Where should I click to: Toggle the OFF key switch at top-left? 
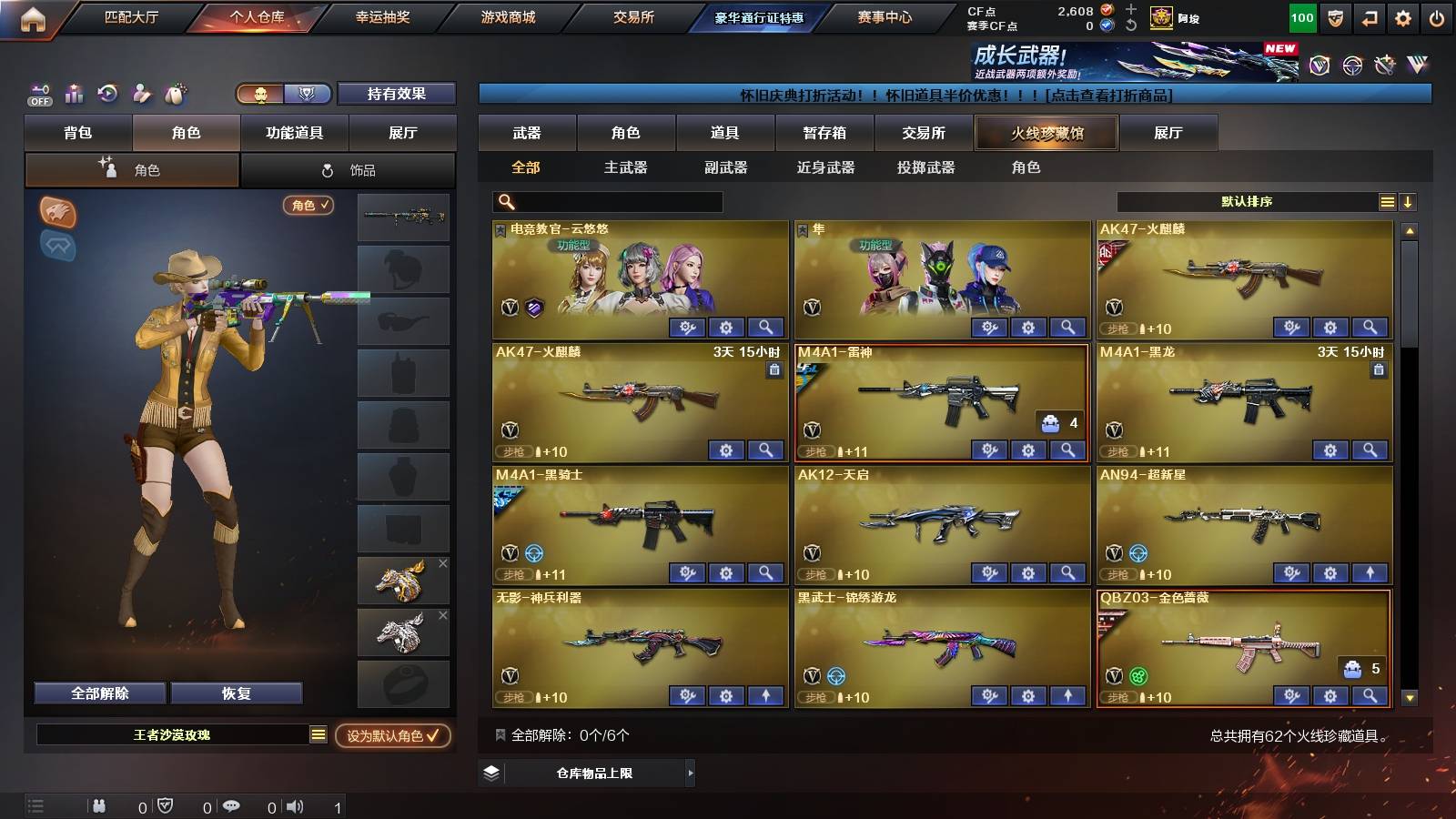(38, 94)
